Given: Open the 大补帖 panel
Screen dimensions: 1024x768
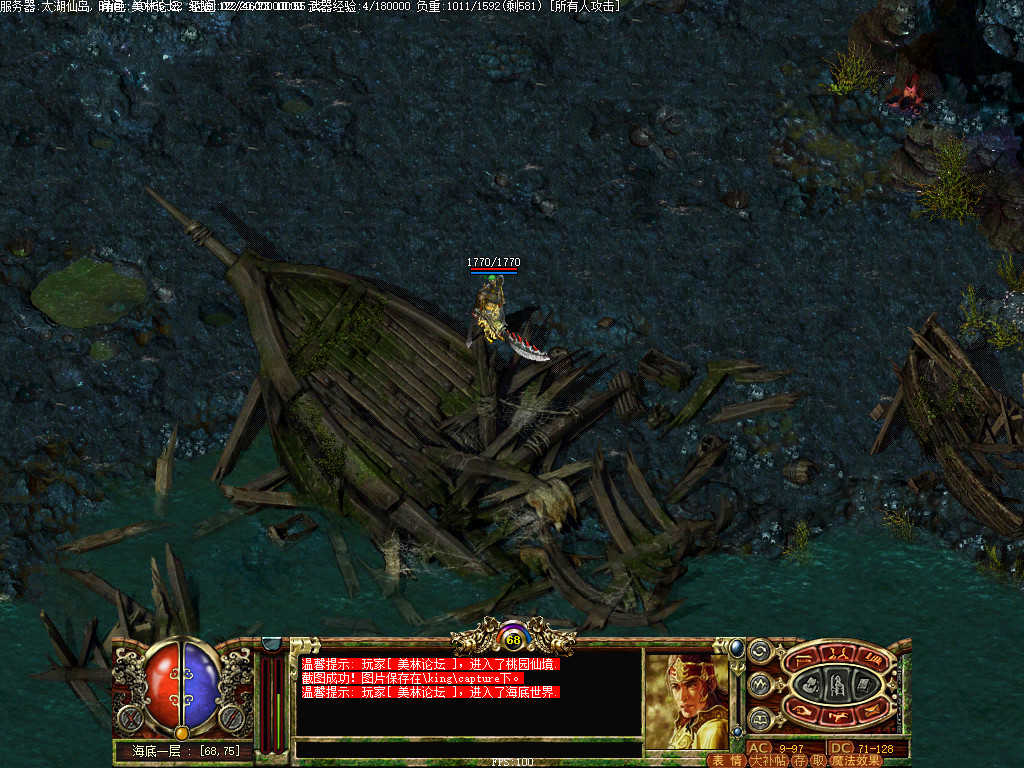Looking at the screenshot, I should 766,760.
